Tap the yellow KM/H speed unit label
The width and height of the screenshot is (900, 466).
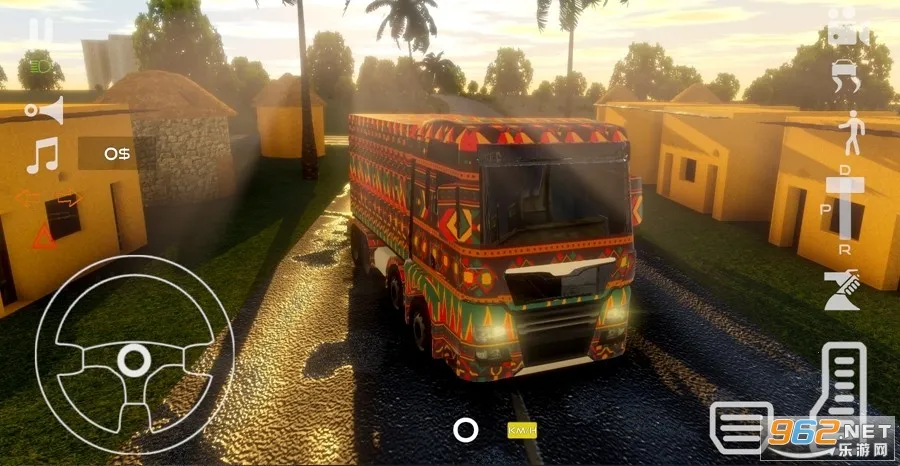pyautogui.click(x=522, y=431)
